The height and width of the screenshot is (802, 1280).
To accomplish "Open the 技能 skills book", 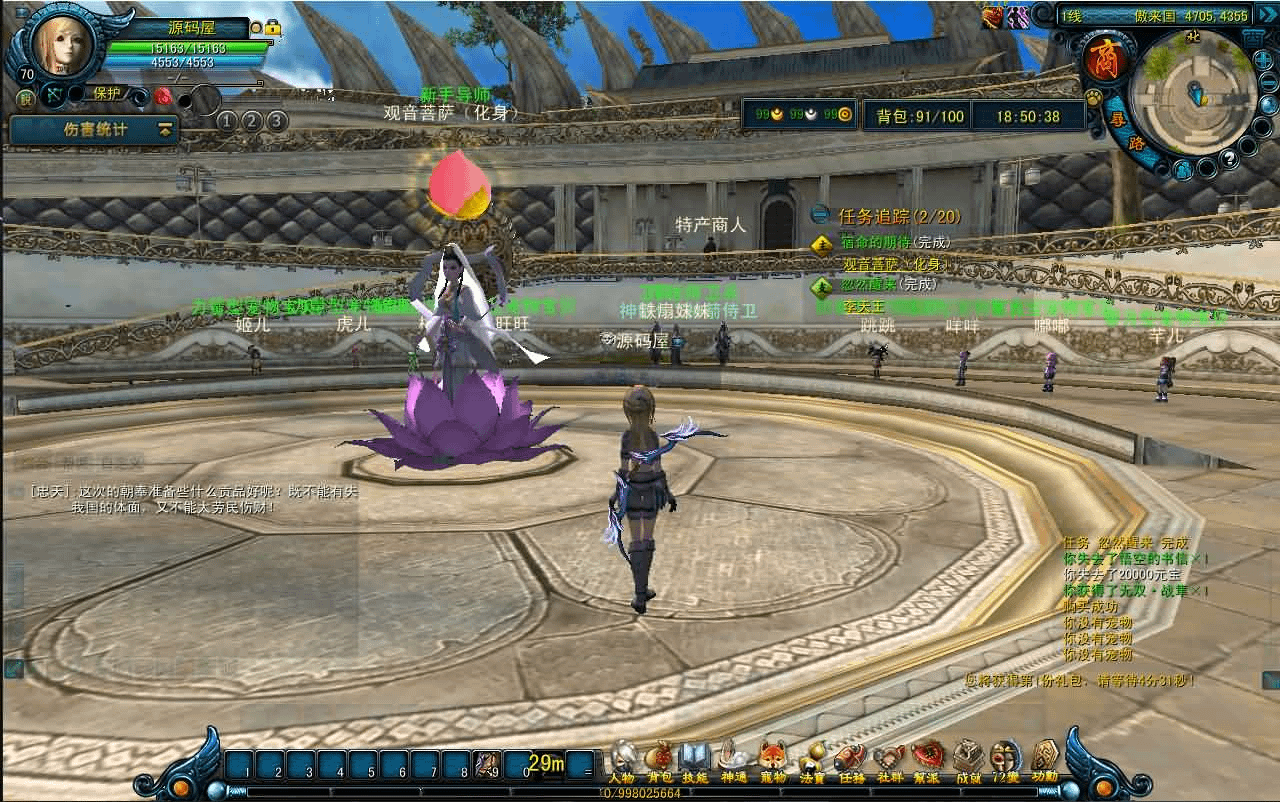I will 695,759.
